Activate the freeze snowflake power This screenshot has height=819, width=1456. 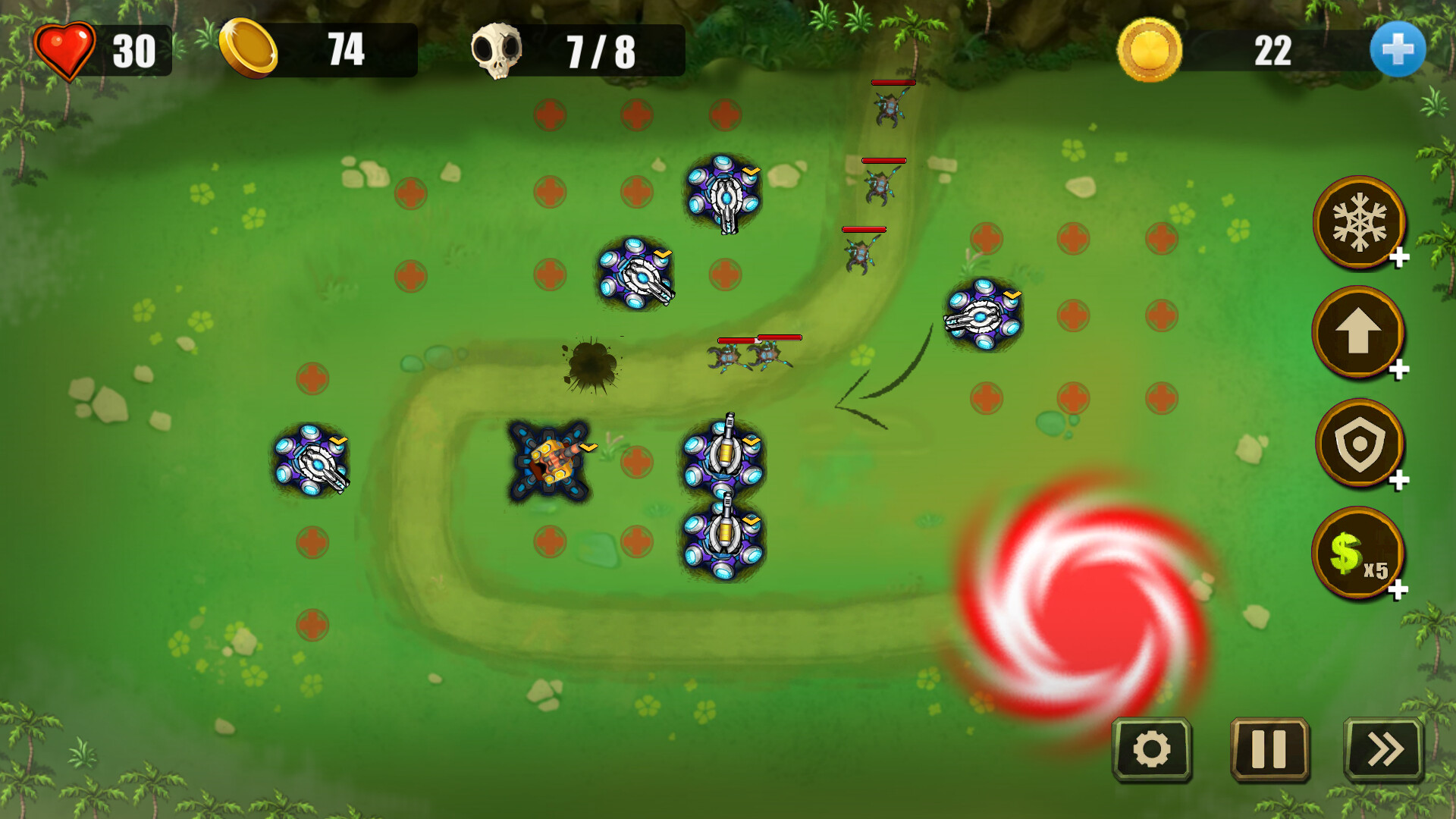click(1360, 222)
